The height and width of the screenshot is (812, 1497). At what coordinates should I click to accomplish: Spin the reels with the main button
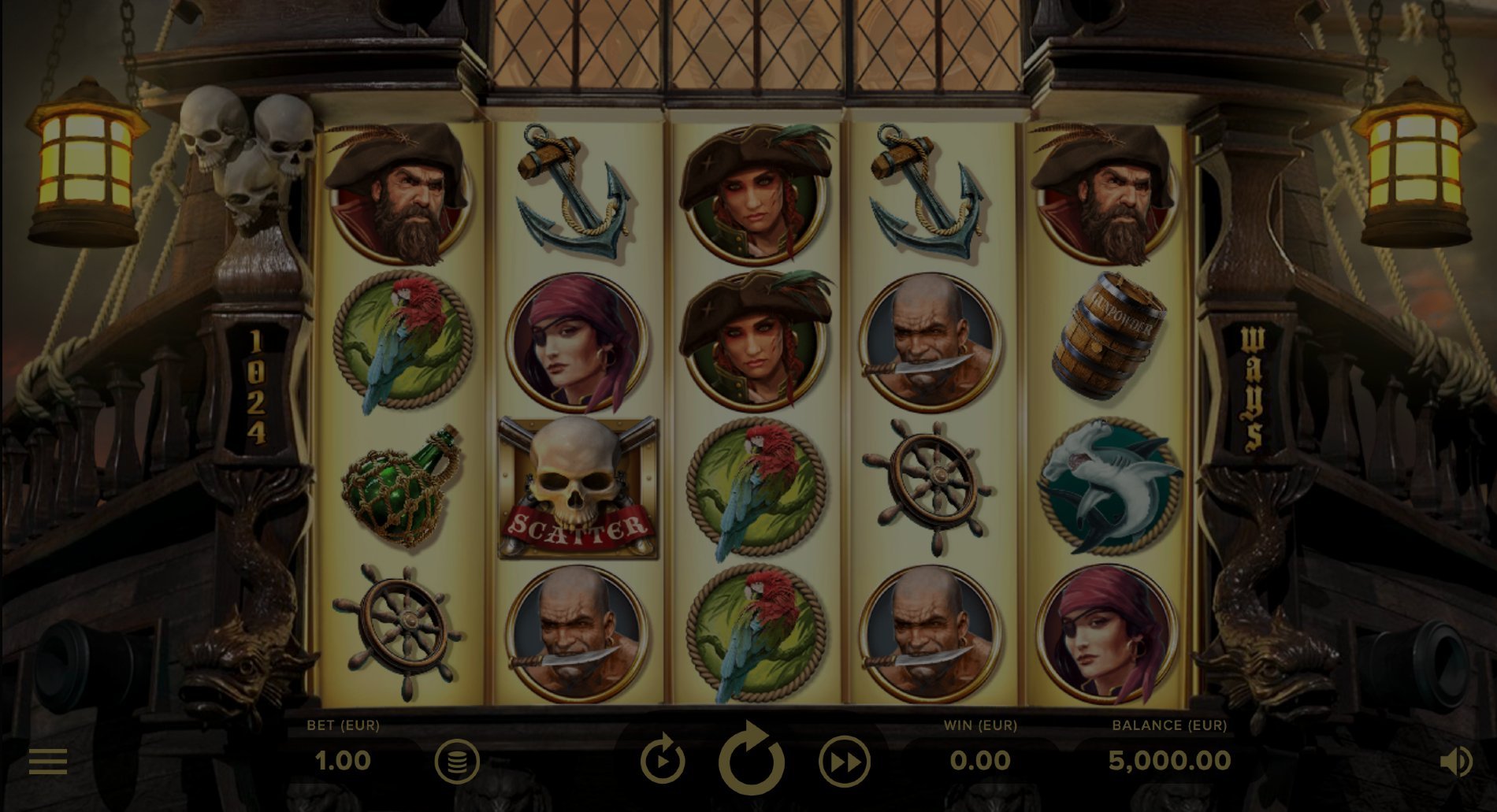click(x=751, y=760)
